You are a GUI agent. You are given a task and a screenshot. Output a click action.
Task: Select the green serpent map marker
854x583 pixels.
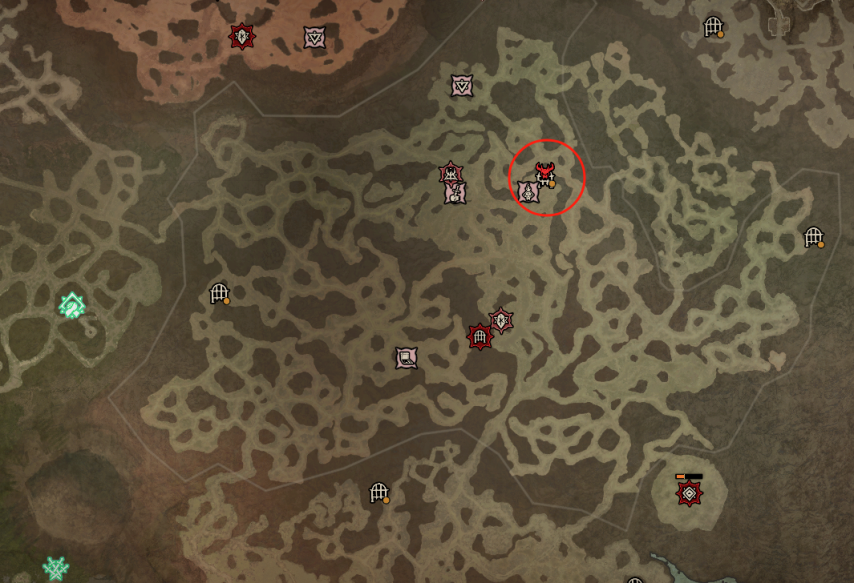71,305
